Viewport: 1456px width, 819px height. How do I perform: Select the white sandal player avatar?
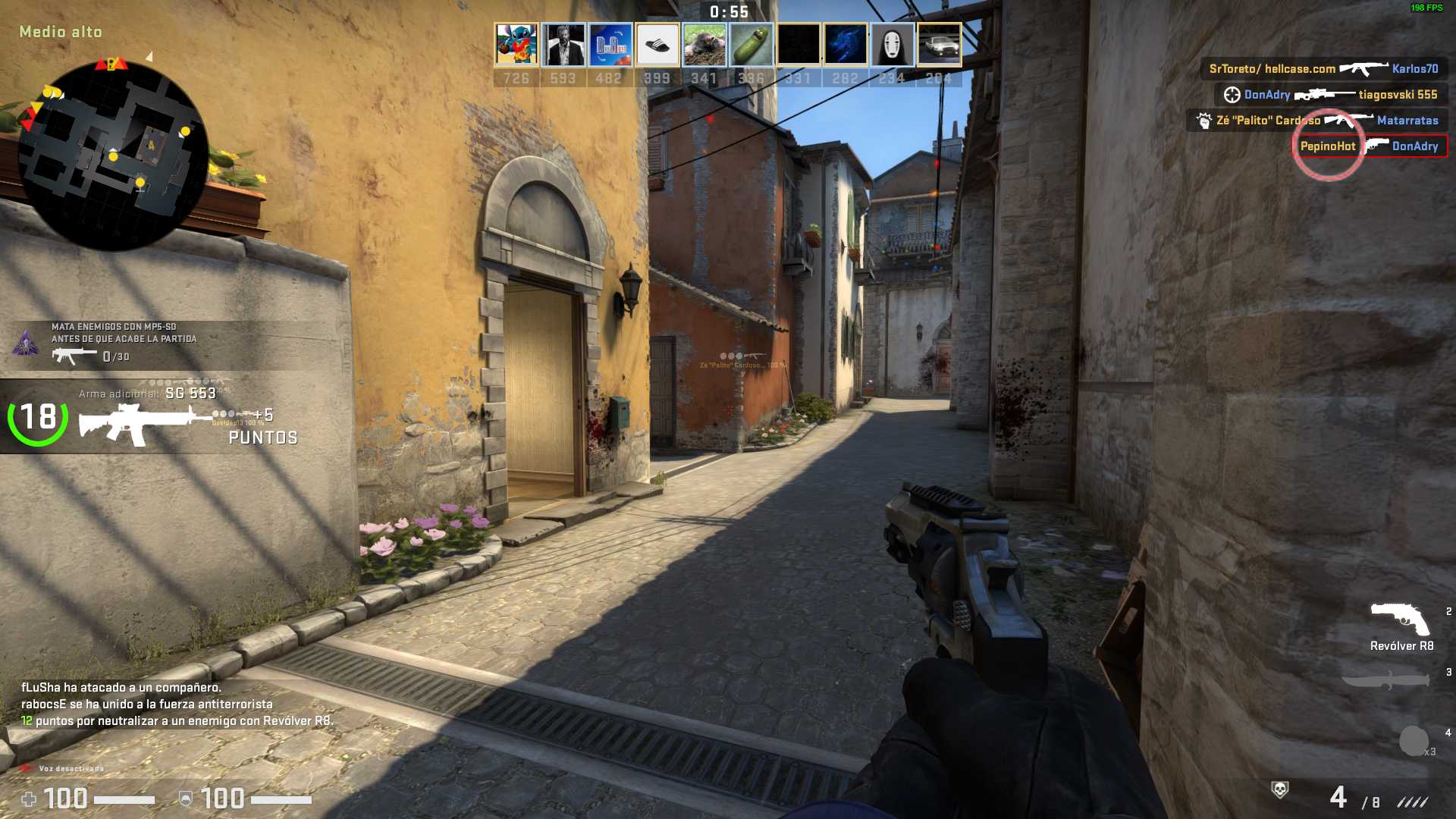[x=657, y=44]
